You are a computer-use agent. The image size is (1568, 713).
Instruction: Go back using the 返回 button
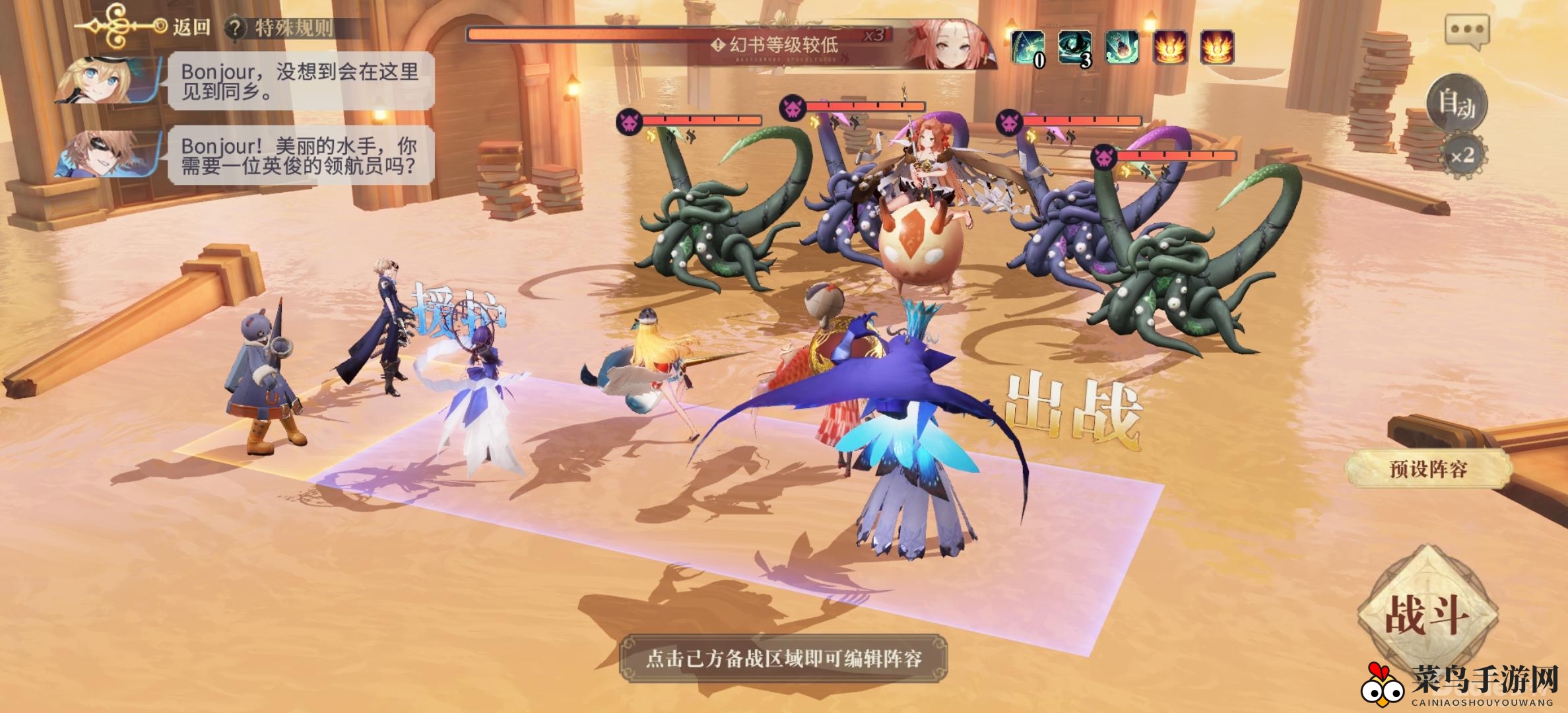tap(190, 27)
